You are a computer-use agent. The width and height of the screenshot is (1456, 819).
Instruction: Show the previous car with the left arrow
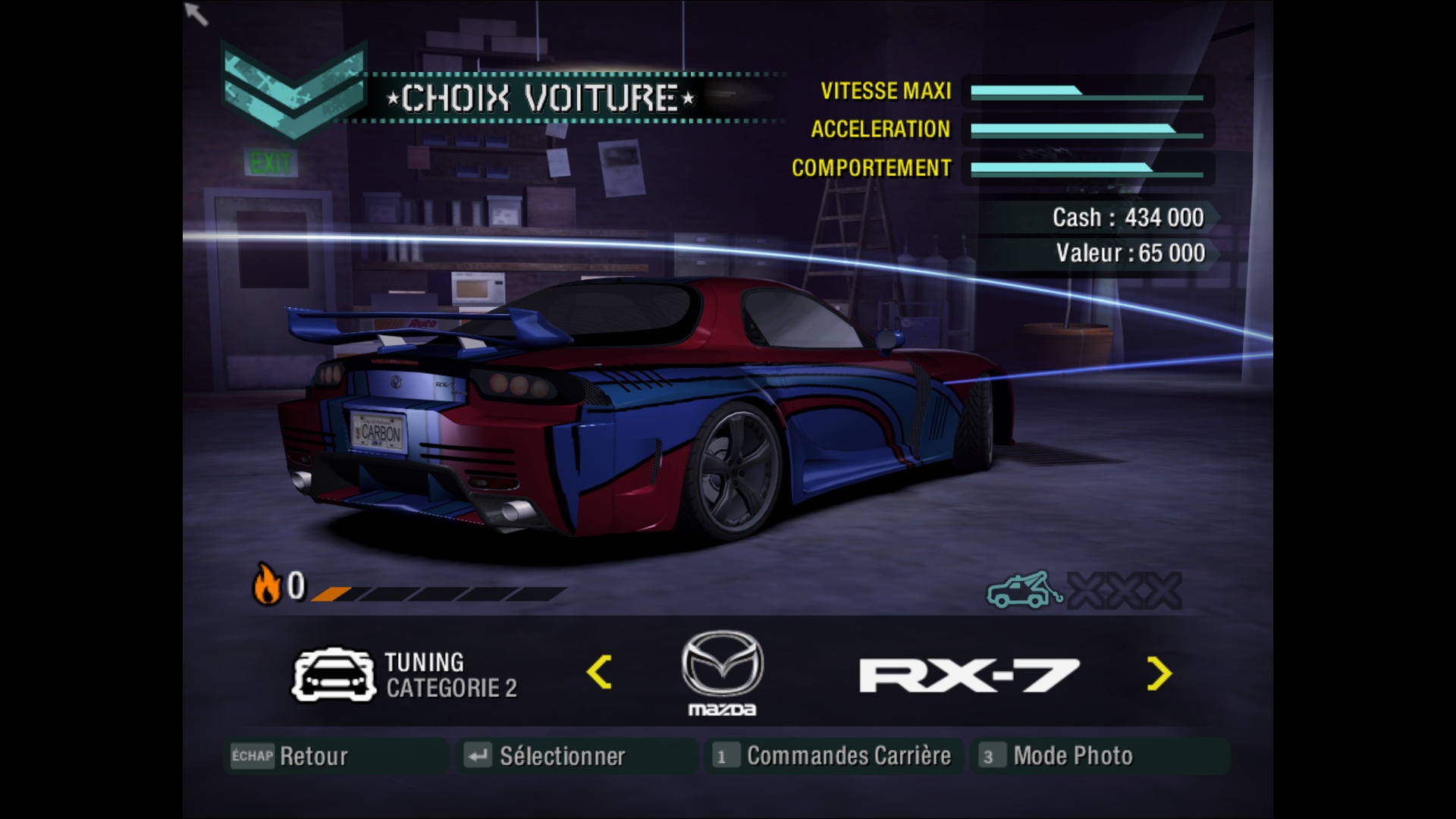(599, 673)
